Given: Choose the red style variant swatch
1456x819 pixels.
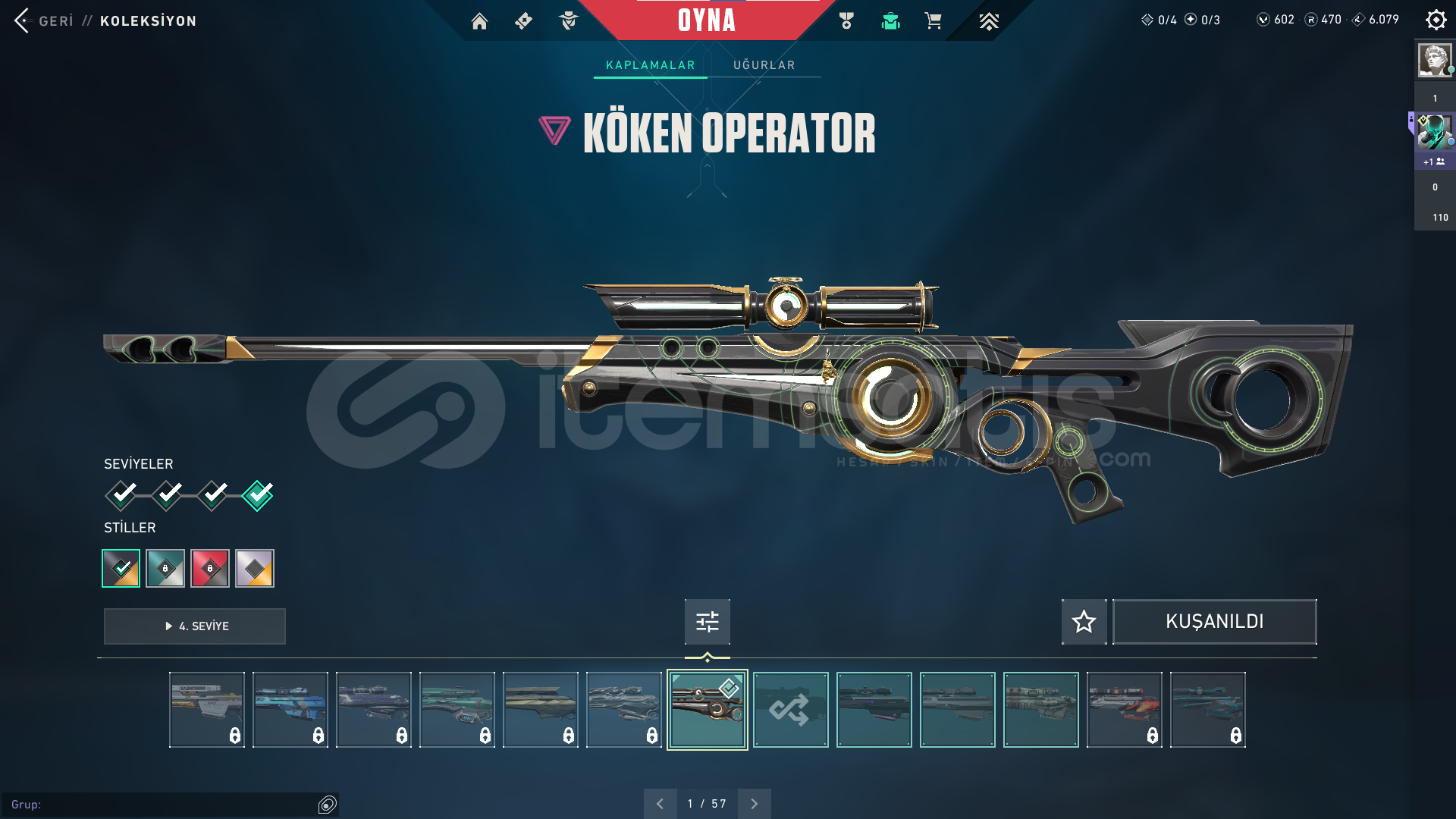Looking at the screenshot, I should 210,568.
